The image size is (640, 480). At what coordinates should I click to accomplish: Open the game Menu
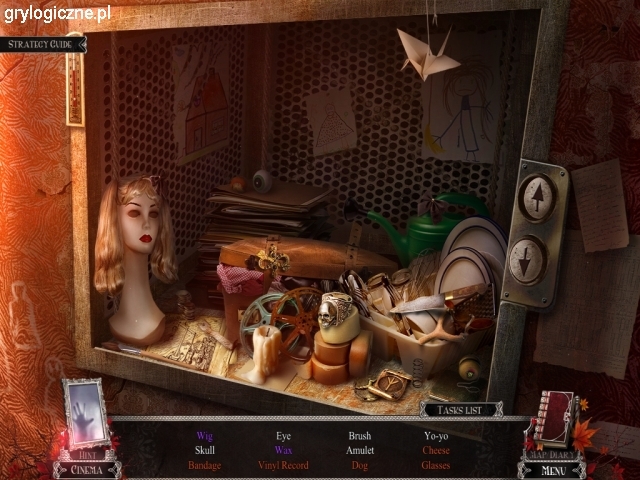click(x=552, y=469)
